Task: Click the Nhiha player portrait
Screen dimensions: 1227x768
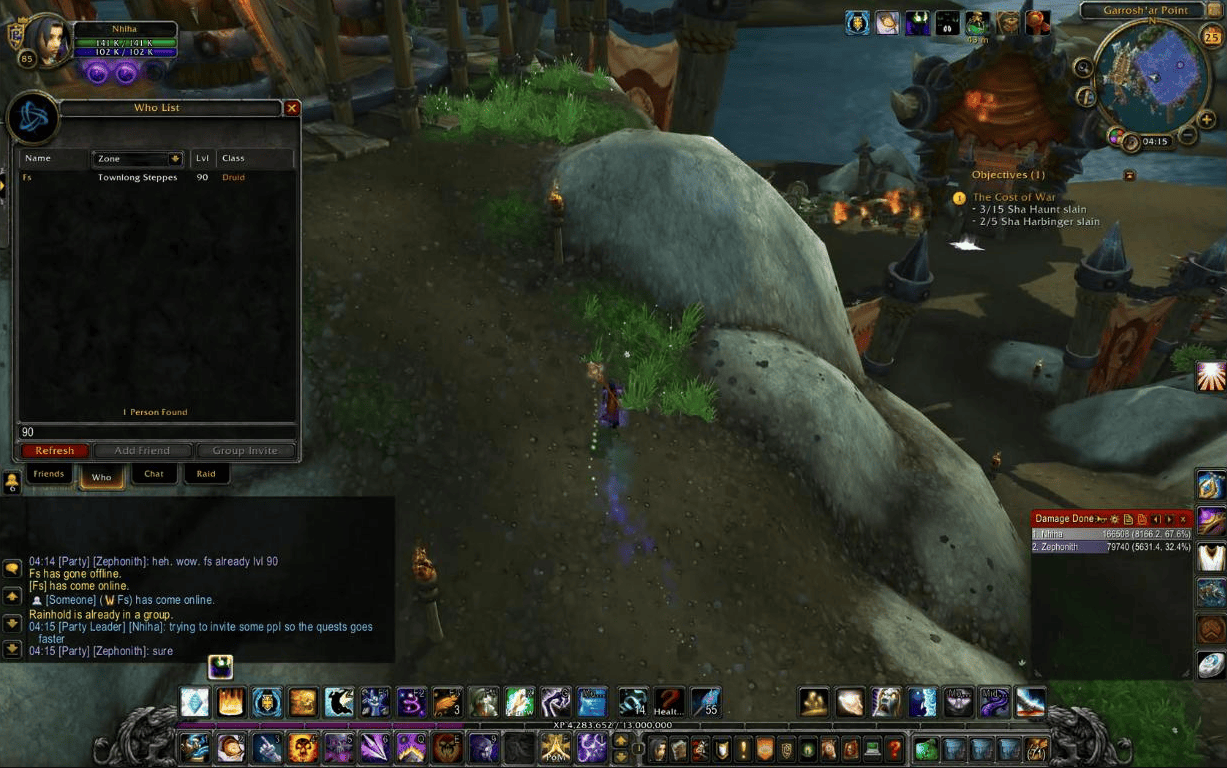Action: 49,40
